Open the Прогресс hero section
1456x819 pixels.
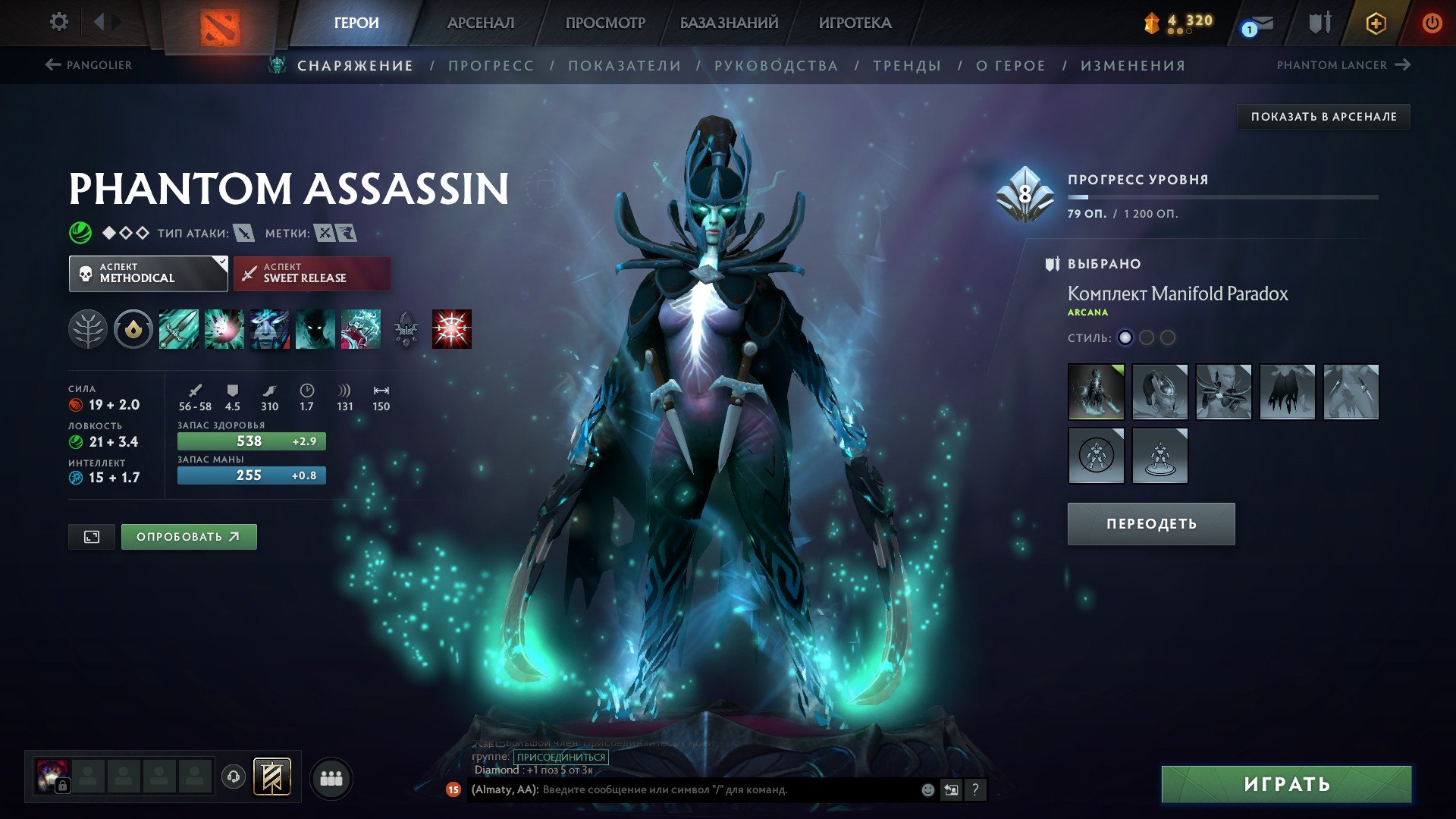tap(491, 66)
